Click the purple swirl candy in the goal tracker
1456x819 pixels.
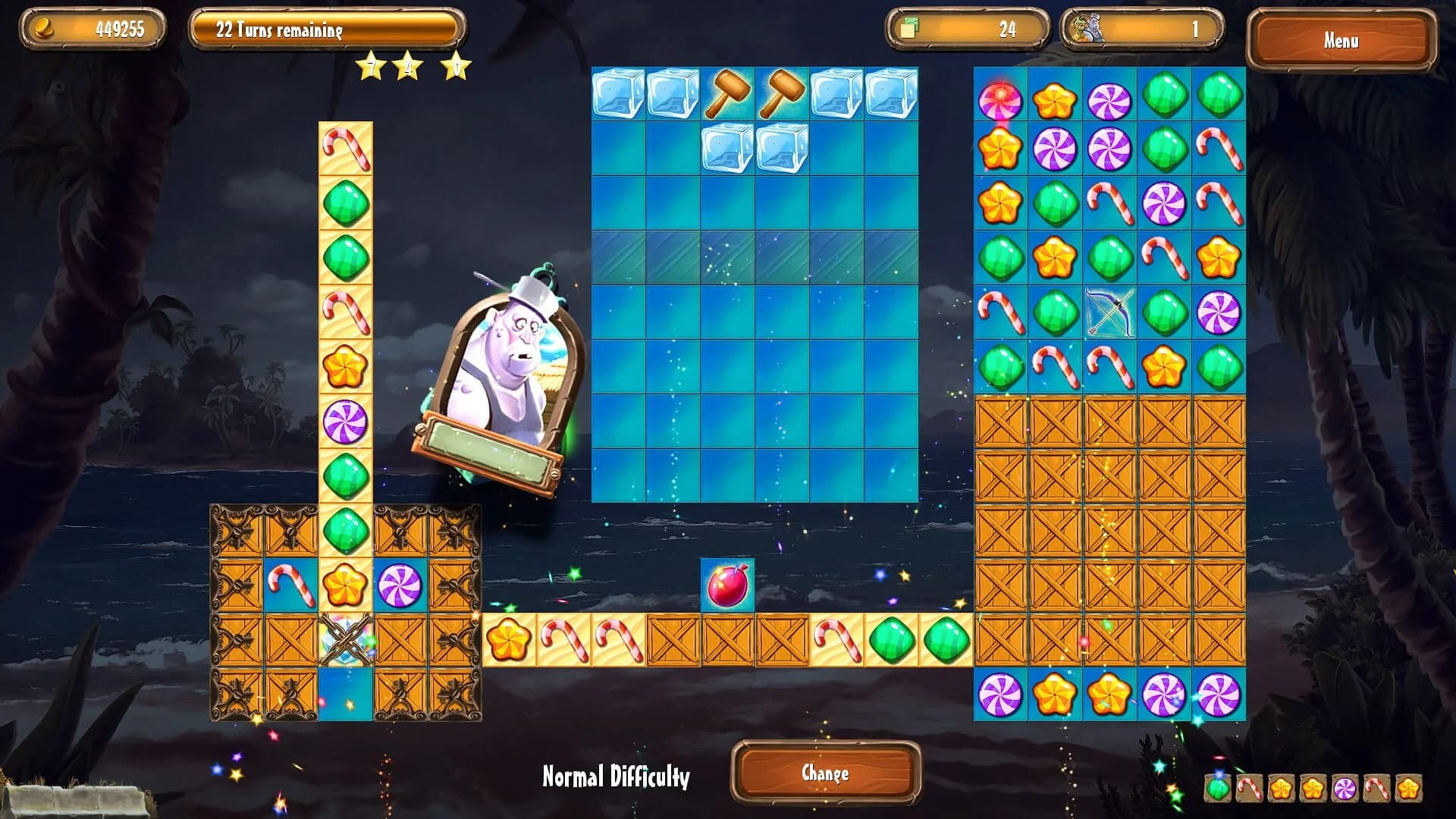coord(1345,789)
